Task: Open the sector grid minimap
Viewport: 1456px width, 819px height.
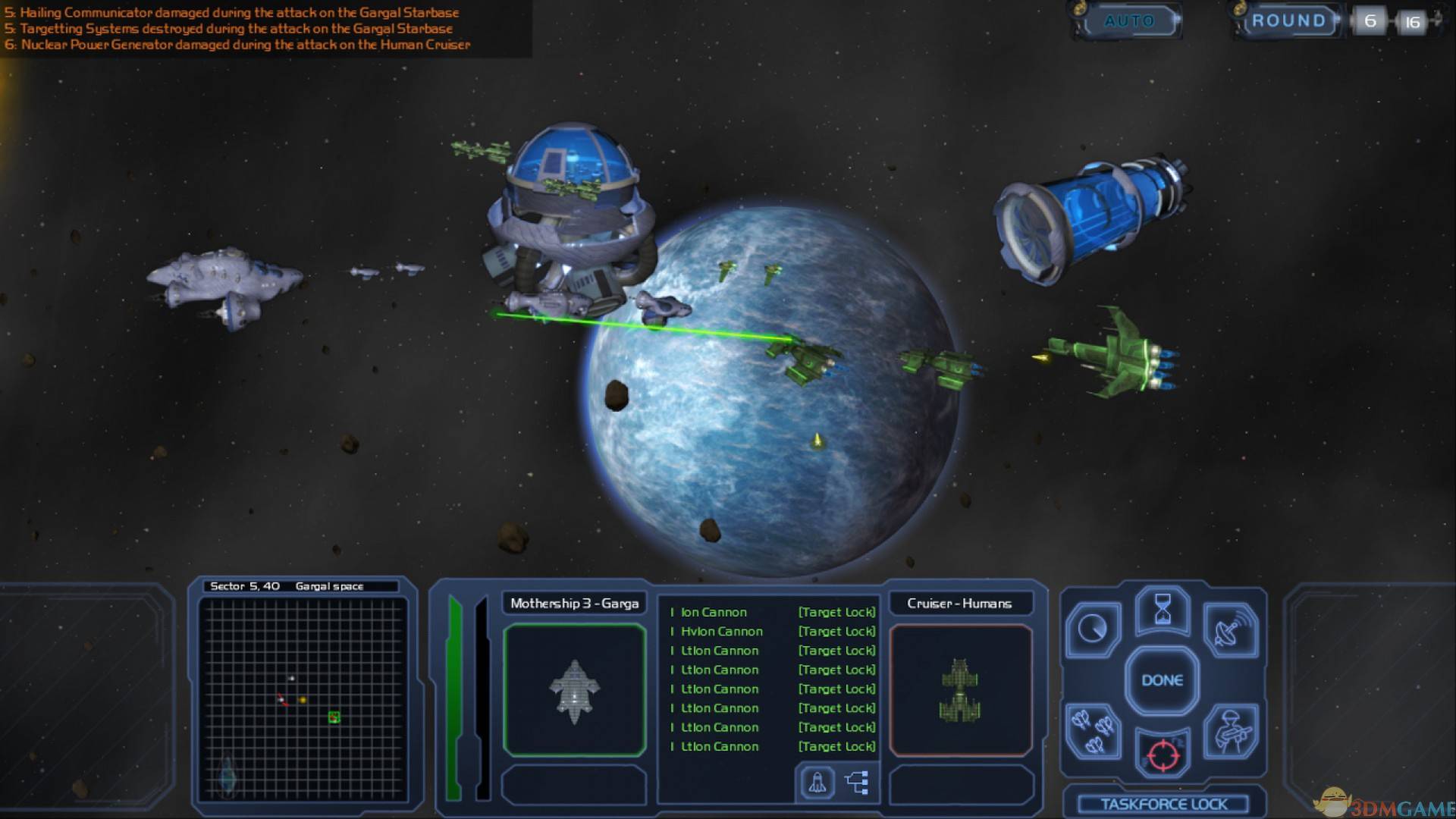Action: [x=303, y=698]
